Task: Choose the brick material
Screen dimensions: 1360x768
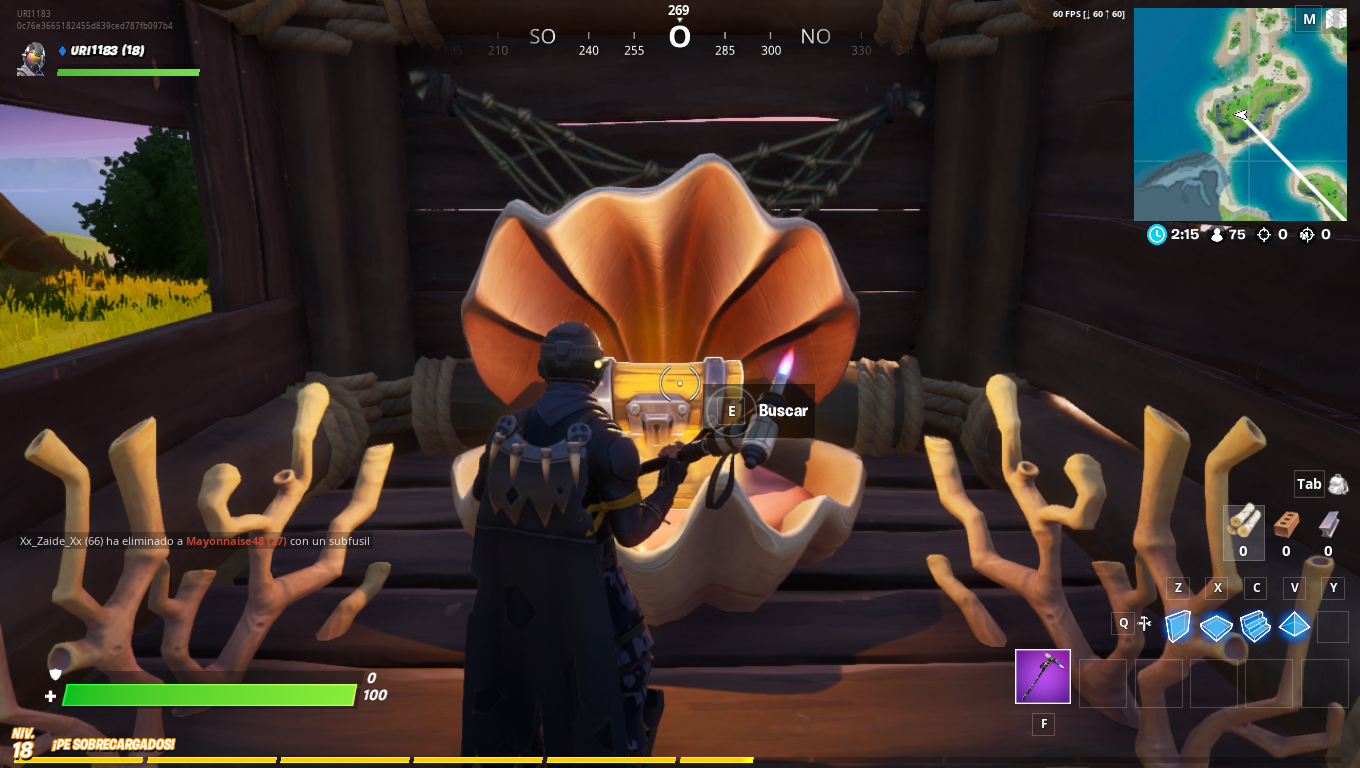Action: click(x=1286, y=523)
